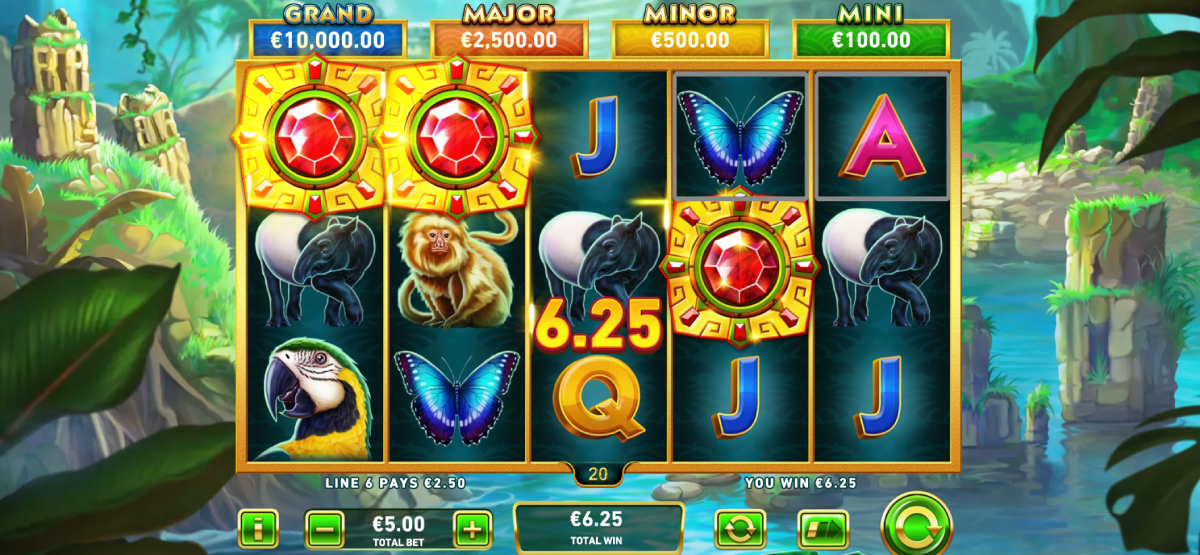This screenshot has height=555, width=1200.
Task: Decrease total bet with the minus button
Action: pyautogui.click(x=324, y=528)
